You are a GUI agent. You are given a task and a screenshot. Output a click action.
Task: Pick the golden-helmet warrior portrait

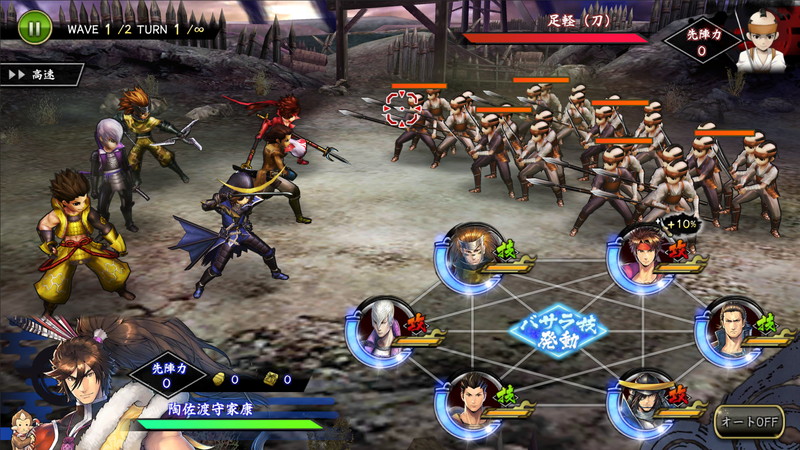(467, 254)
